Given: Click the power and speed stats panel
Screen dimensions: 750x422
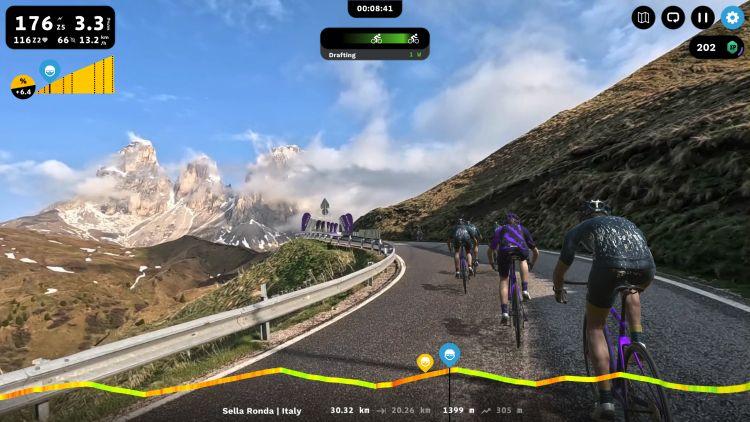Looking at the screenshot, I should click(60, 28).
